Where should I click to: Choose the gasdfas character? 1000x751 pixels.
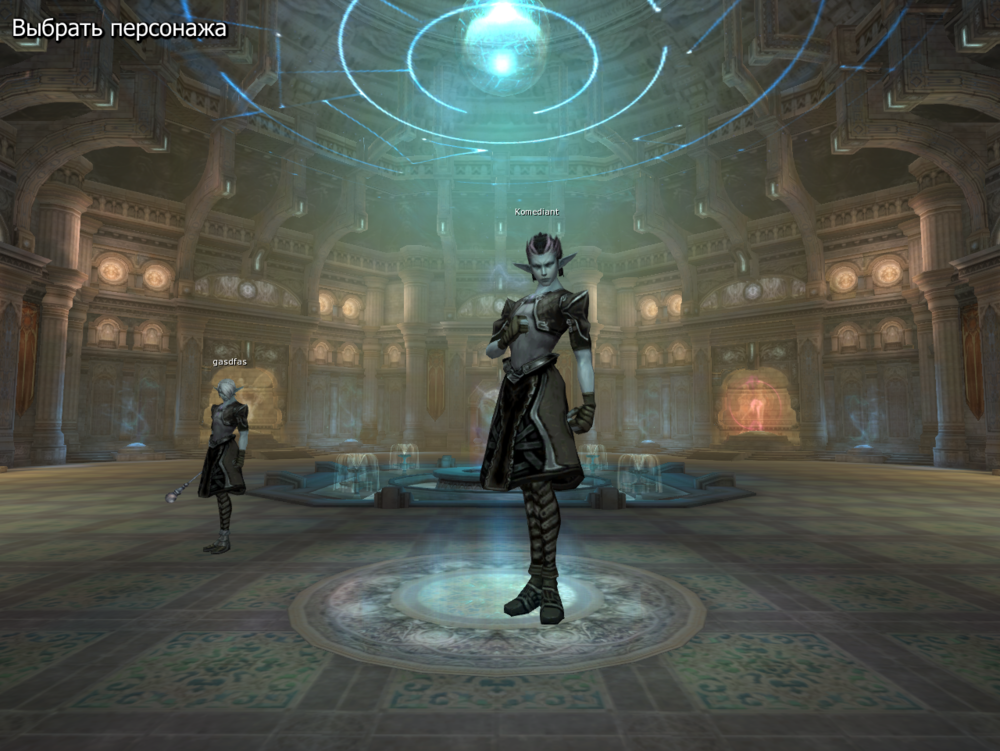pyautogui.click(x=225, y=450)
